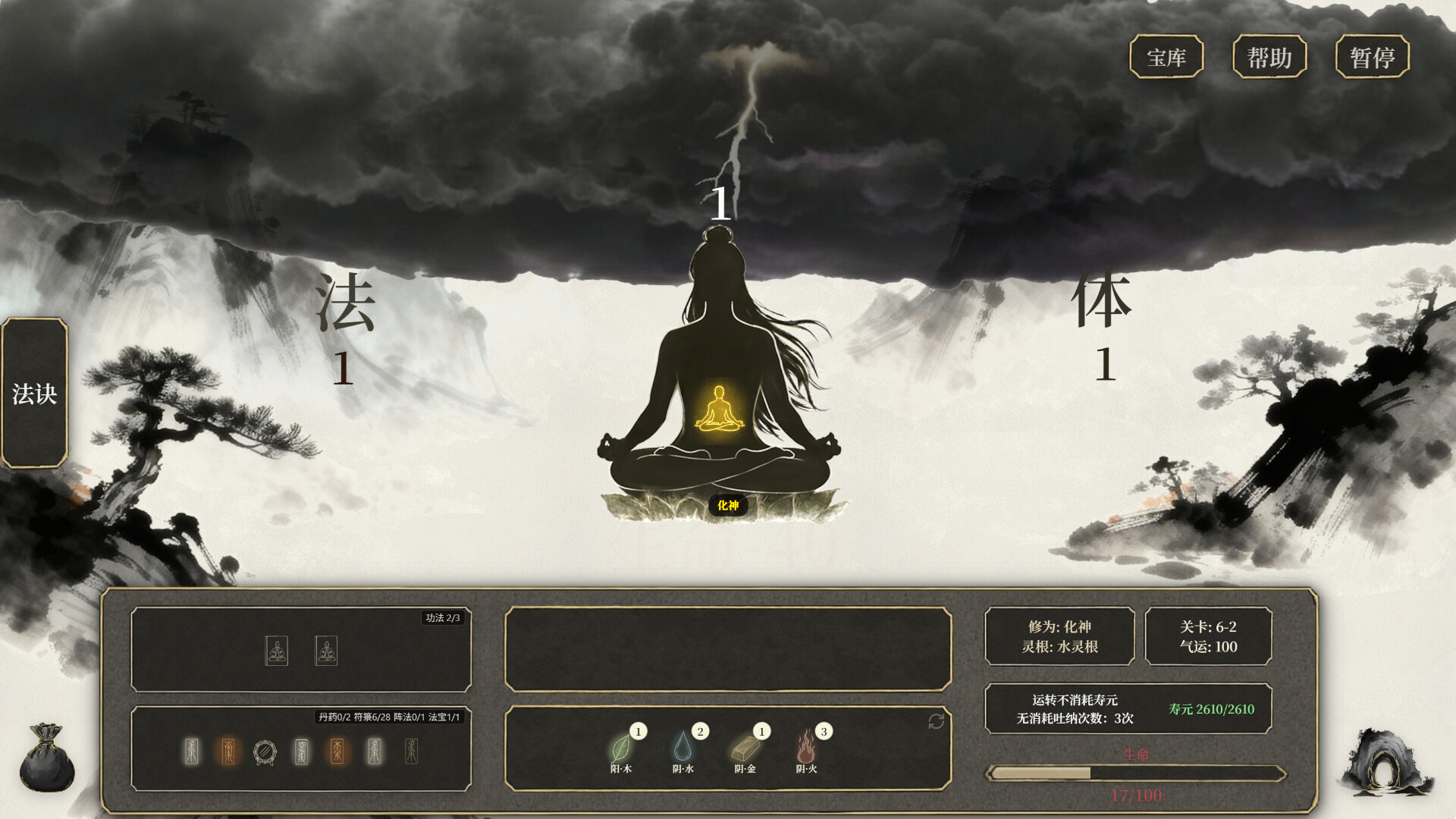
Task: Select the first 功法 technique card
Action: (278, 651)
